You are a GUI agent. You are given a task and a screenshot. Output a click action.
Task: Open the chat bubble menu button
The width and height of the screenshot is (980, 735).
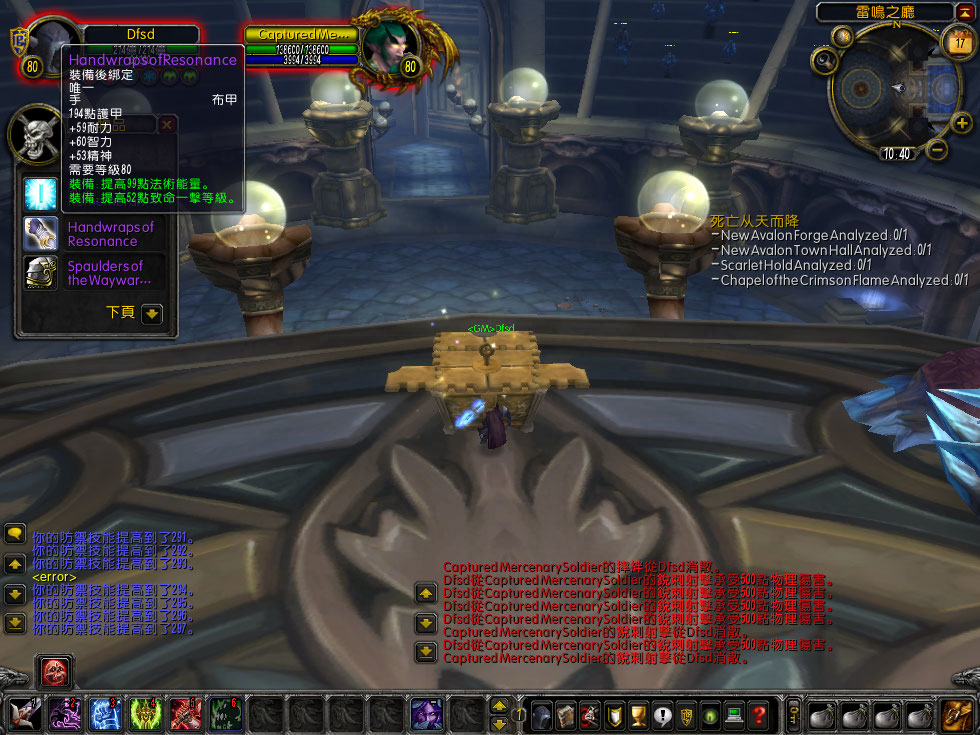coord(14,534)
